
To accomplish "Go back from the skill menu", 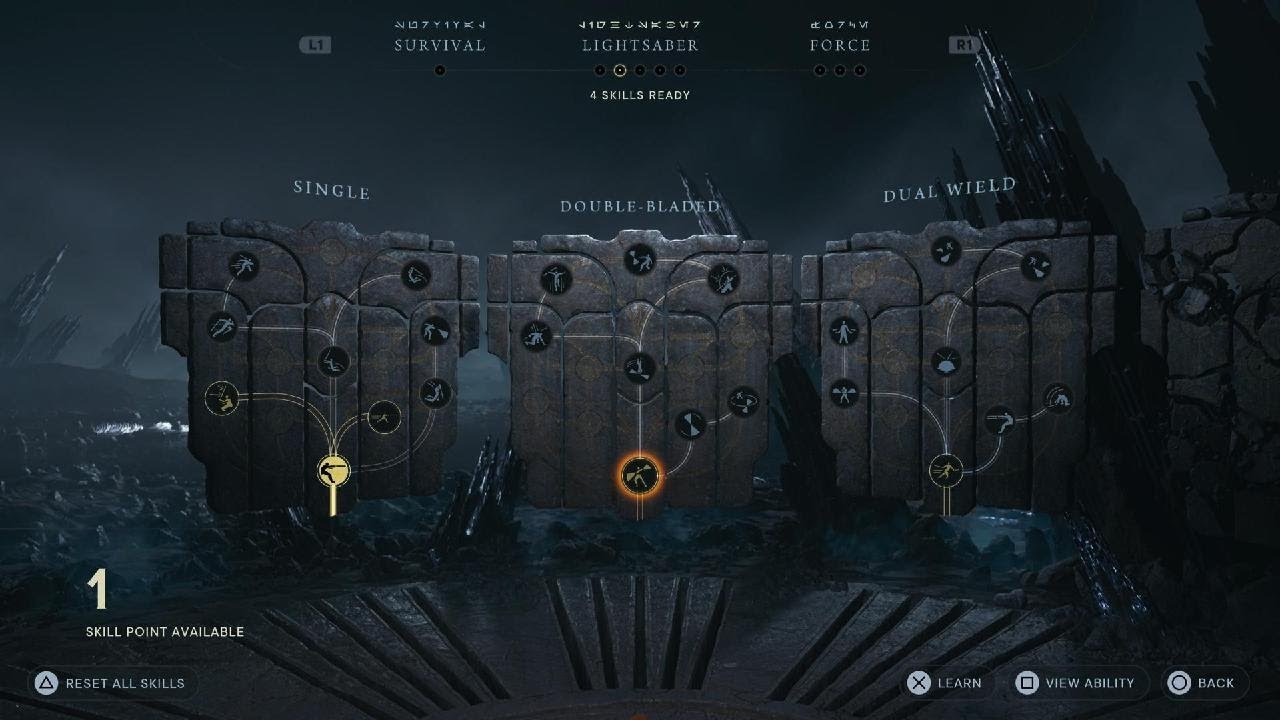I will pos(1204,683).
